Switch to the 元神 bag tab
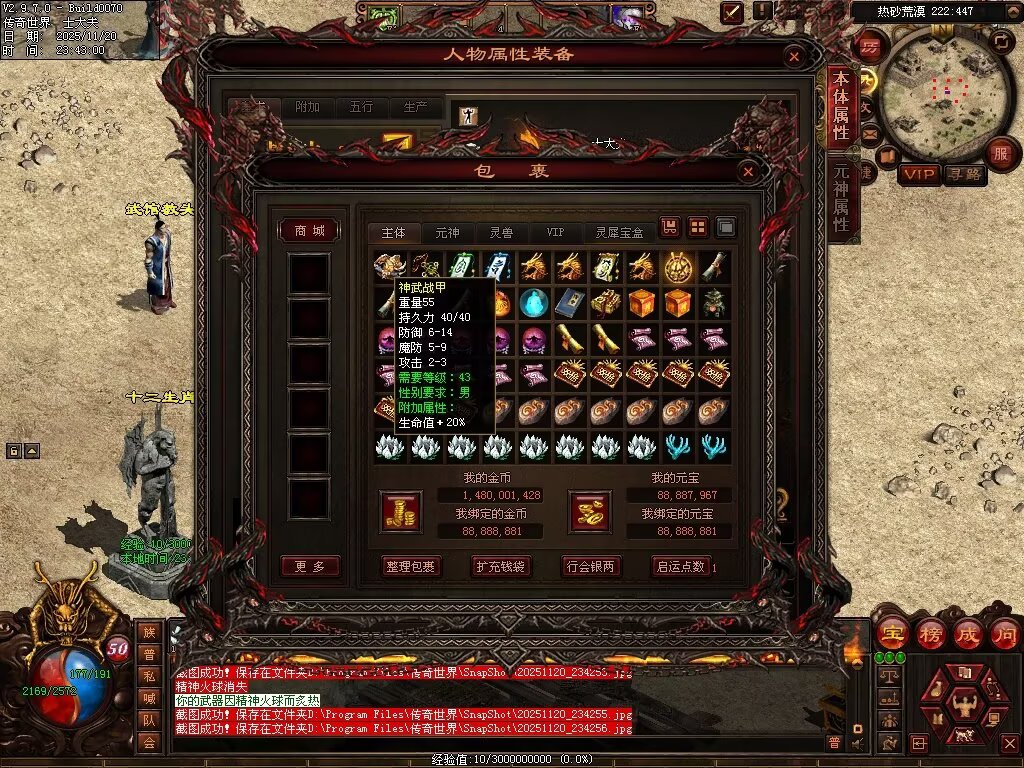1024x768 pixels. point(447,232)
